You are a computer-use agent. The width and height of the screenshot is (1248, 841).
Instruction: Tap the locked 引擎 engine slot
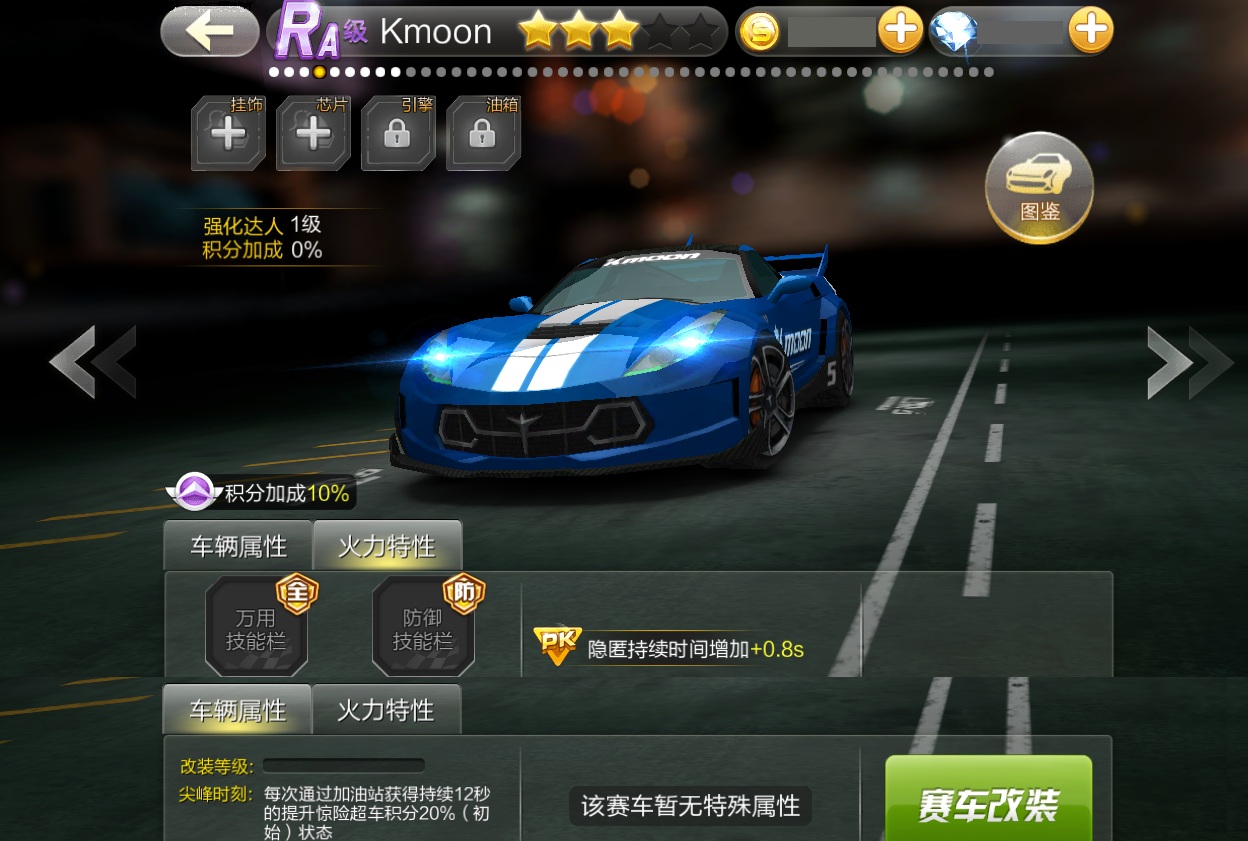click(398, 133)
